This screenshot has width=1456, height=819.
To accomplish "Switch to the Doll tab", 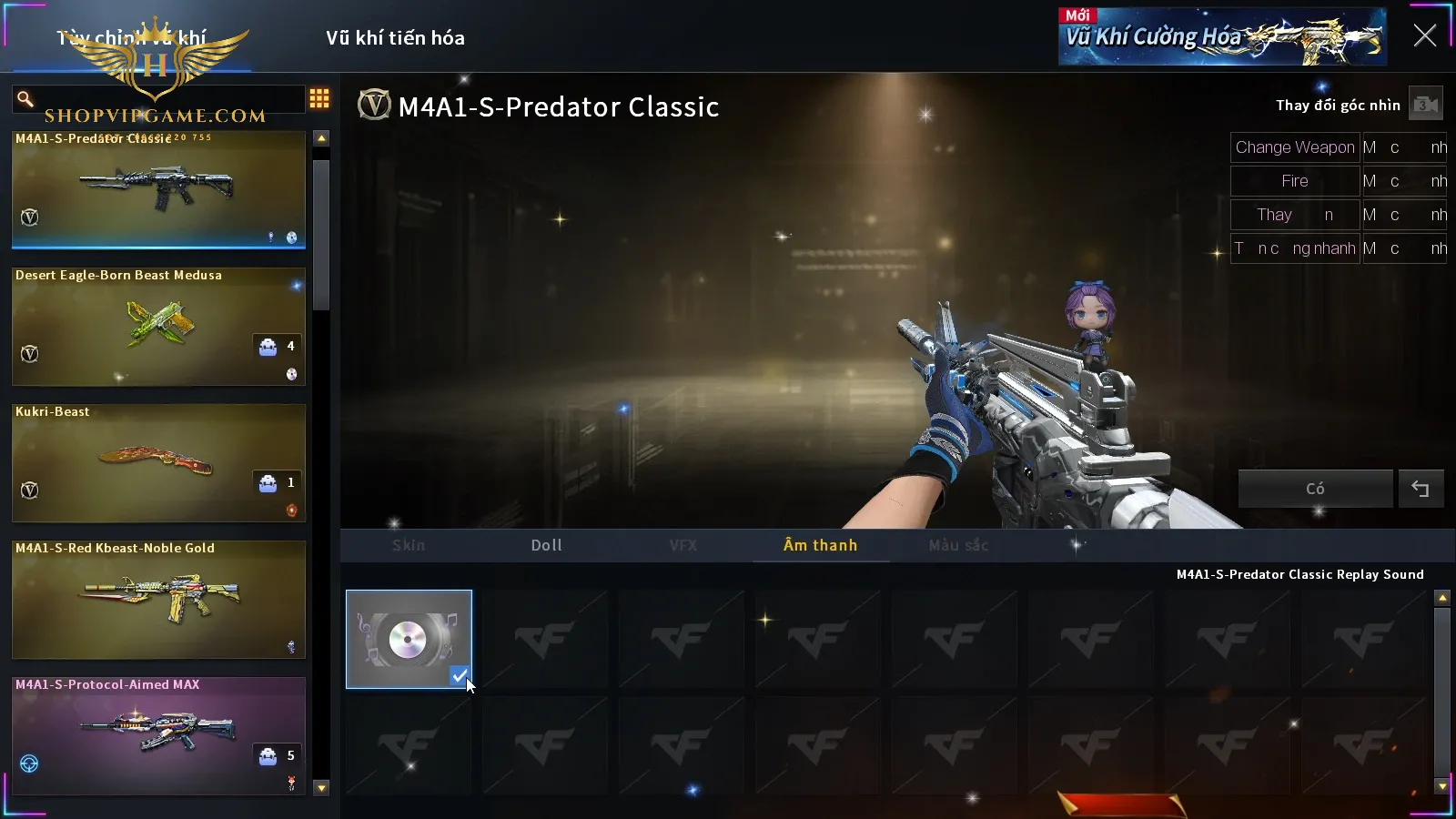I will [547, 545].
